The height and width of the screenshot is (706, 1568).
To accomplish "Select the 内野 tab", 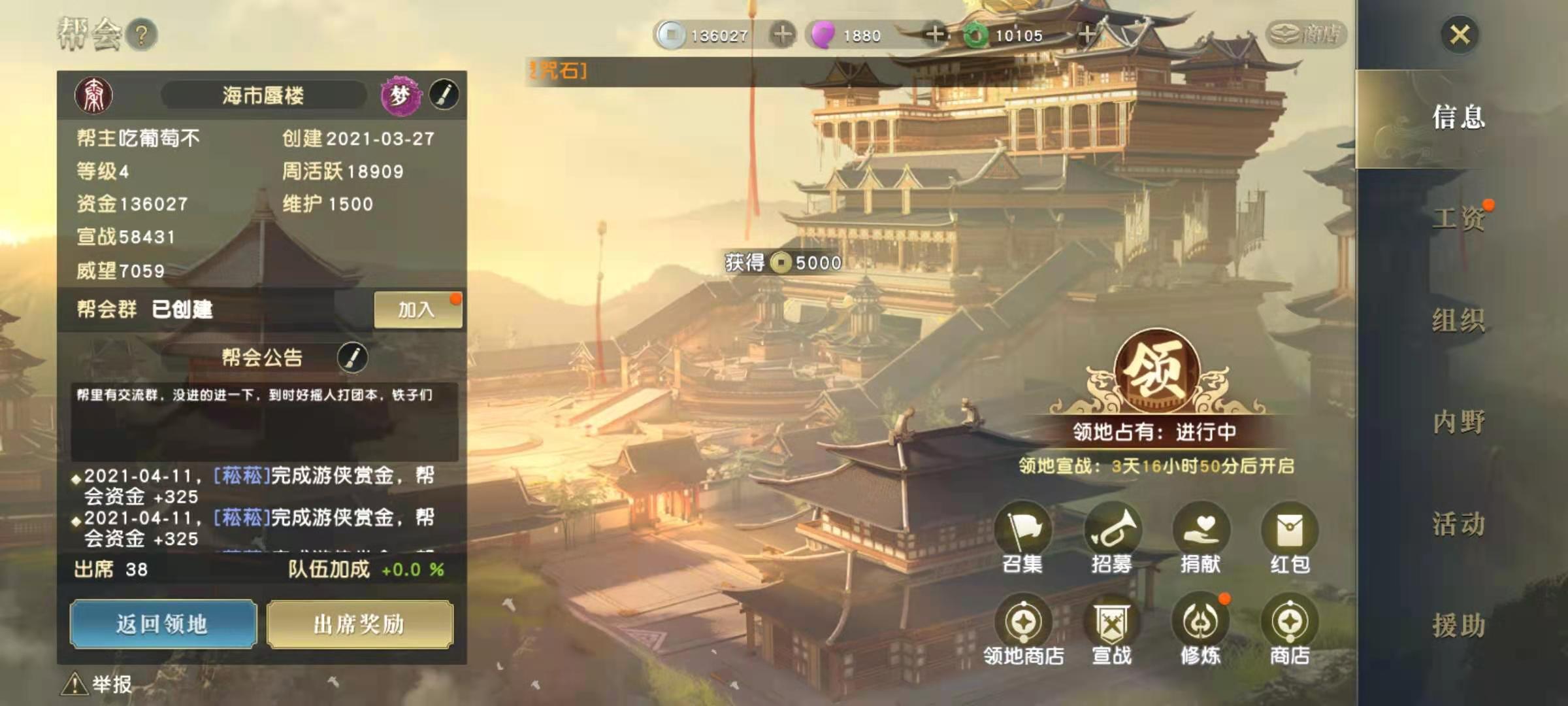I will [1458, 422].
